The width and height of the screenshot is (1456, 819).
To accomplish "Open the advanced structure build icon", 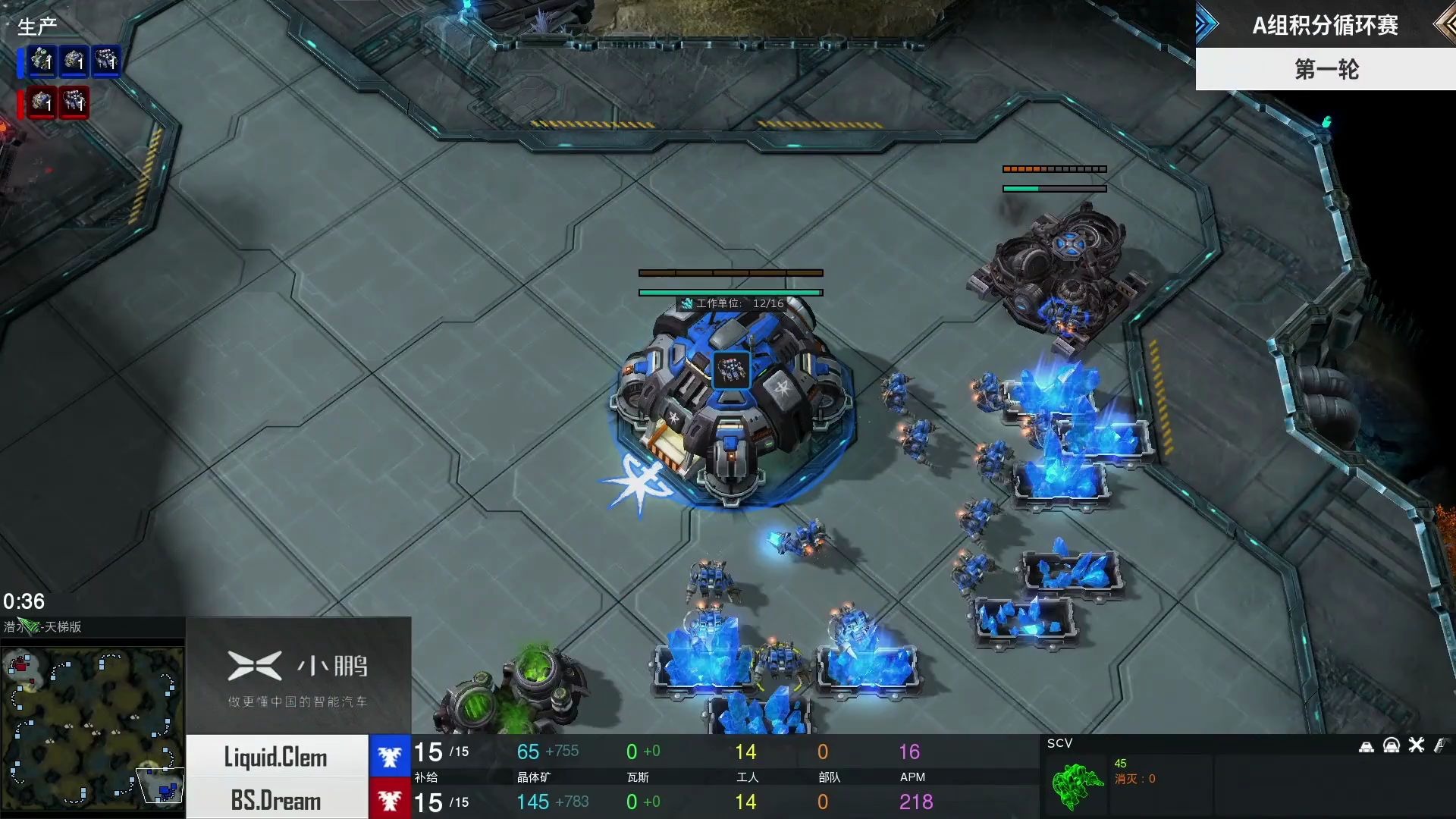I will coord(1392,746).
